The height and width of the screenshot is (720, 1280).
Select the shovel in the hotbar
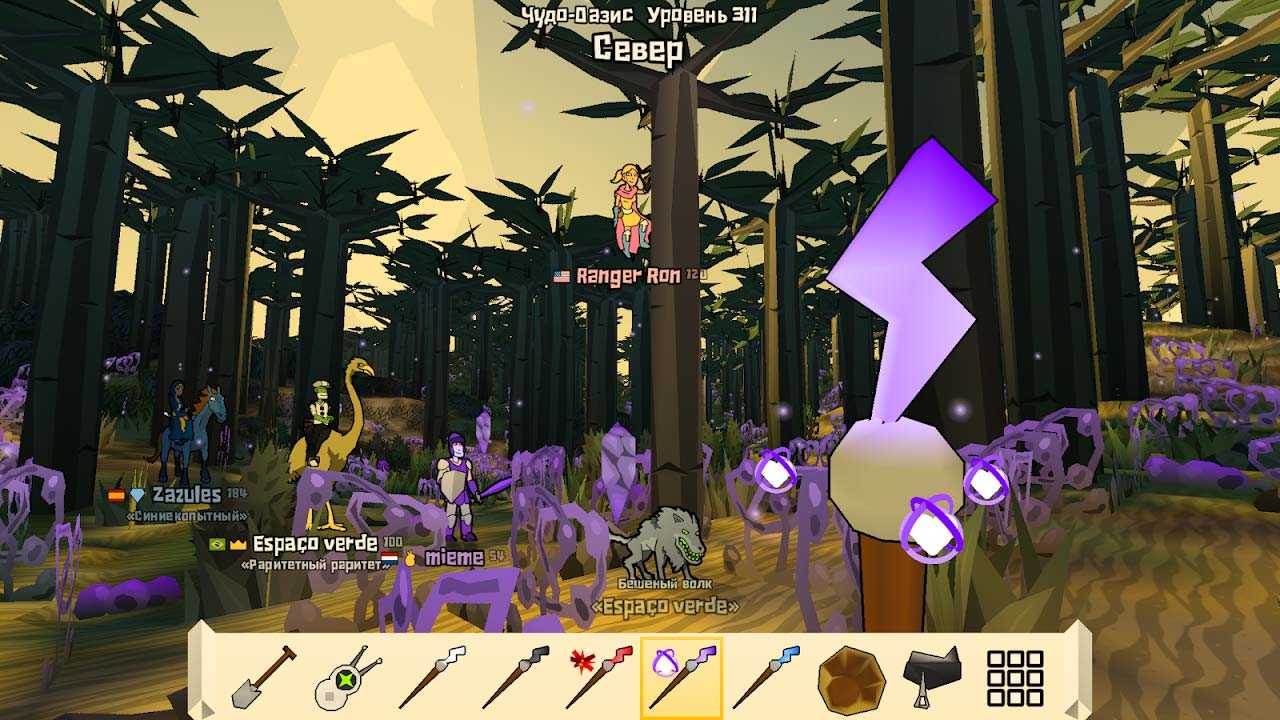[x=263, y=678]
